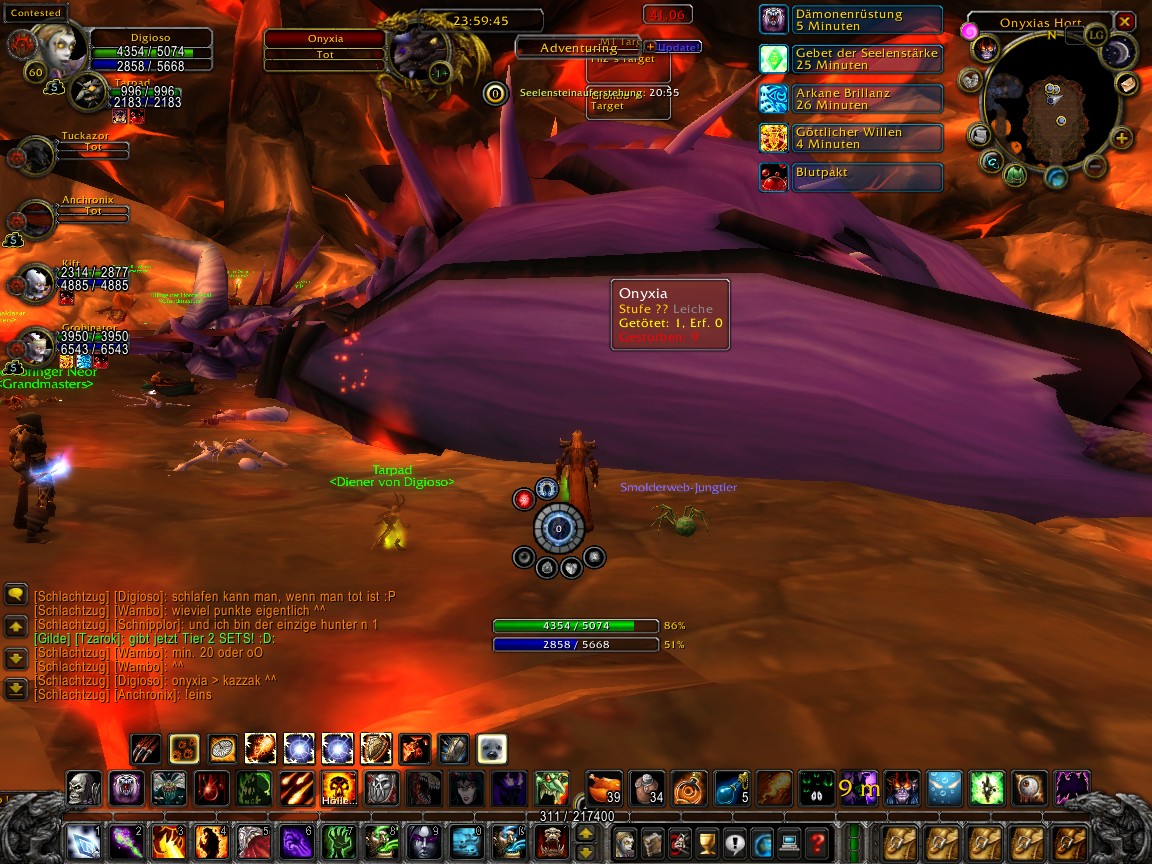
Task: Use the blue potion with 5 charges
Action: 732,786
